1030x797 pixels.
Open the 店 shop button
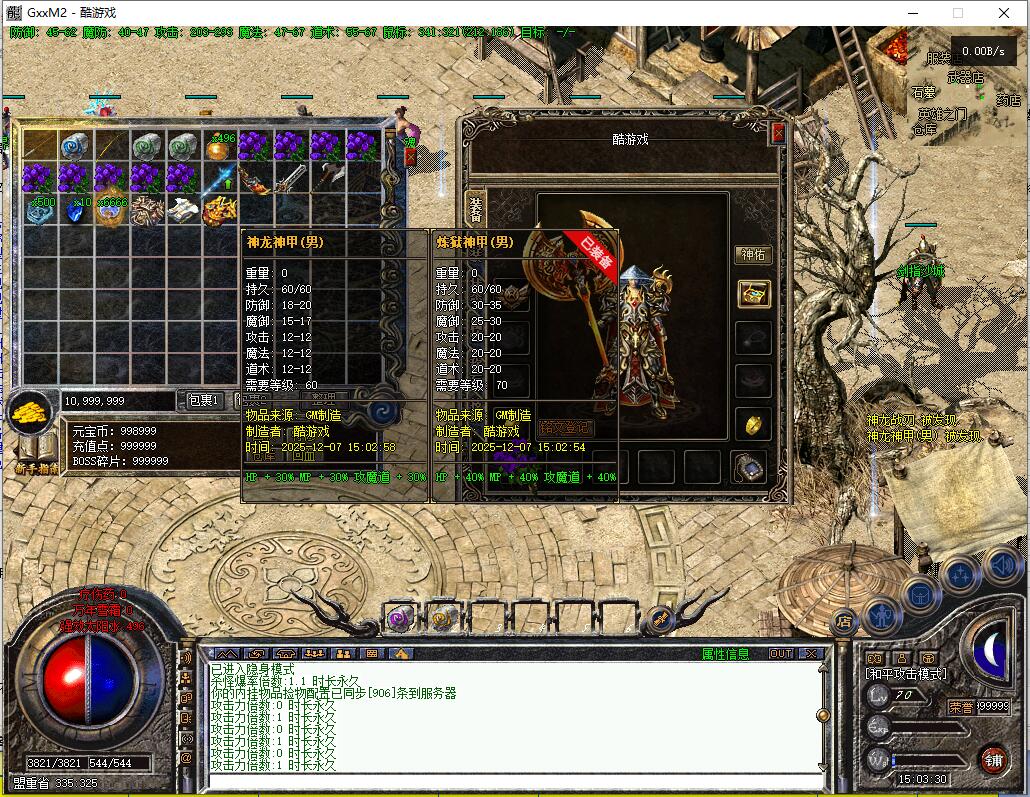843,621
